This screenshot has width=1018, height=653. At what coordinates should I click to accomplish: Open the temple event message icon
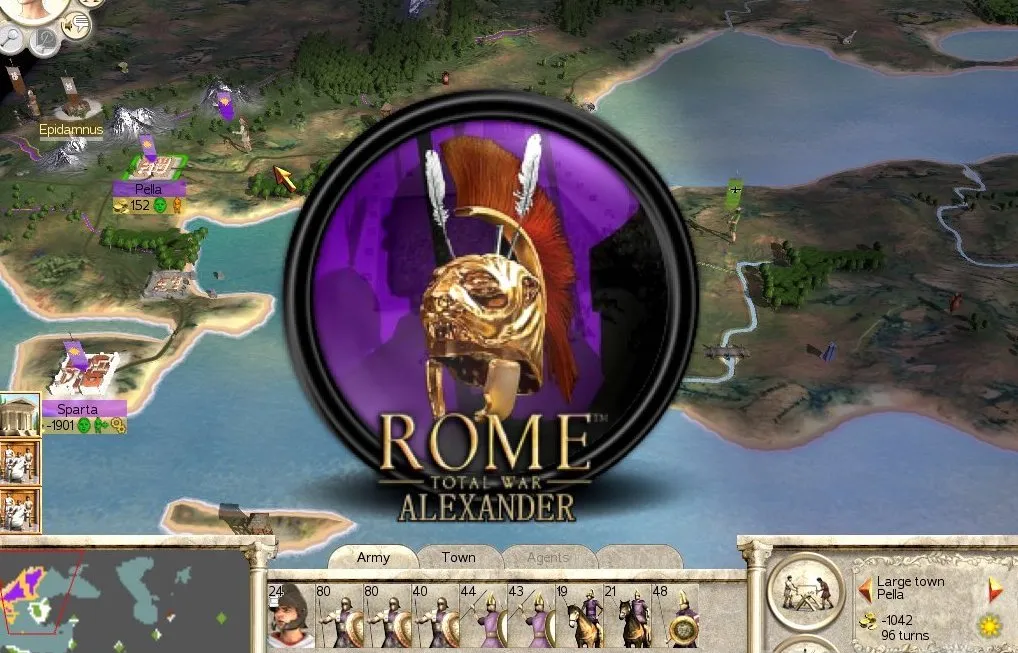pos(19,413)
